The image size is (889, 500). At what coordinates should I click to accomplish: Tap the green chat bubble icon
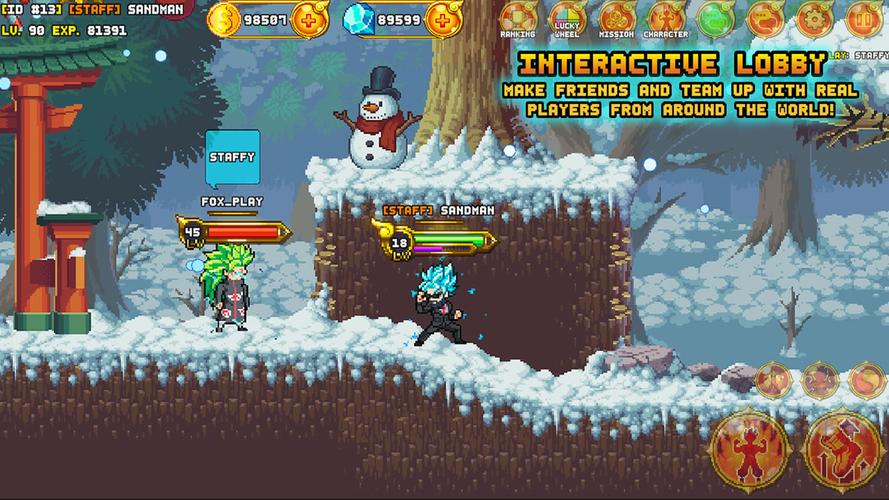[716, 18]
